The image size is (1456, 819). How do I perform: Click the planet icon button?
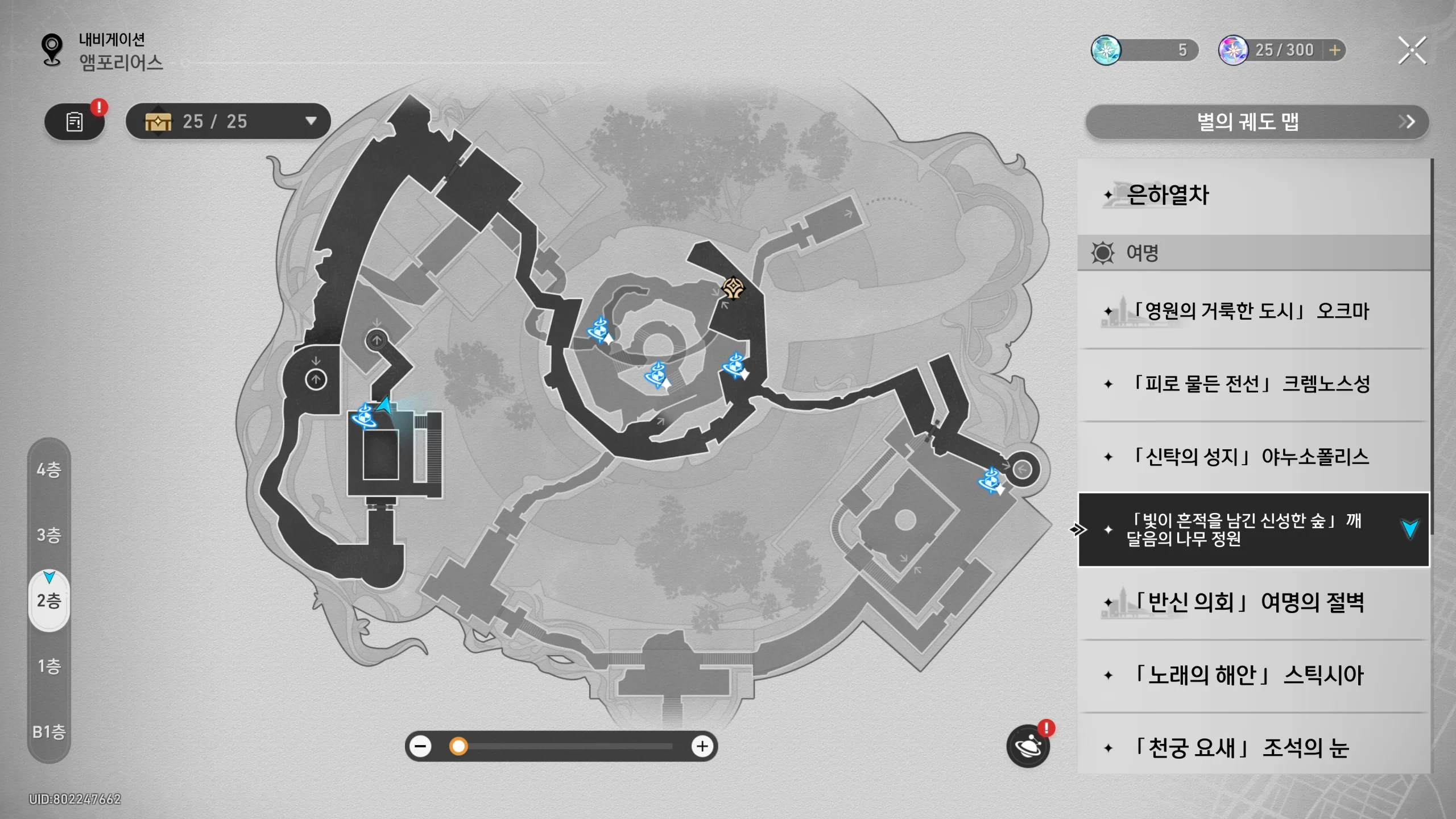coord(1028,746)
